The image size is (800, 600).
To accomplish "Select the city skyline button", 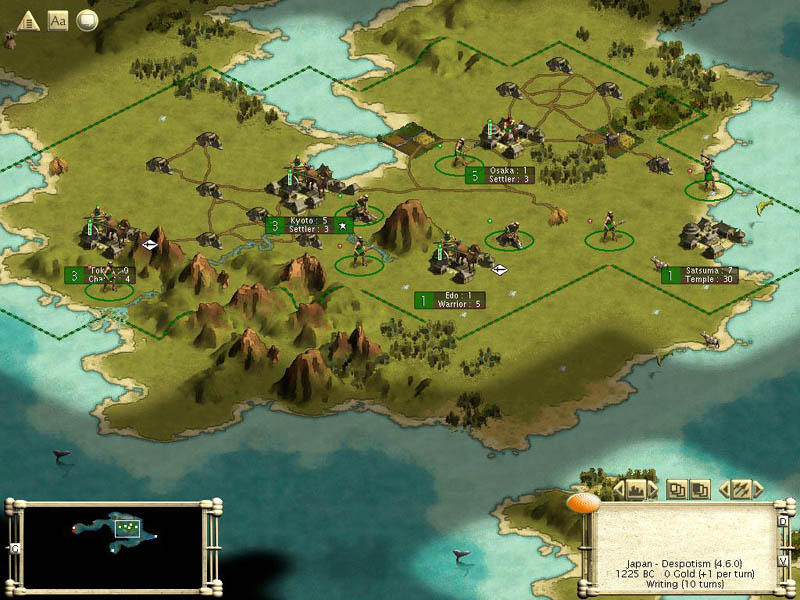I will tap(636, 490).
